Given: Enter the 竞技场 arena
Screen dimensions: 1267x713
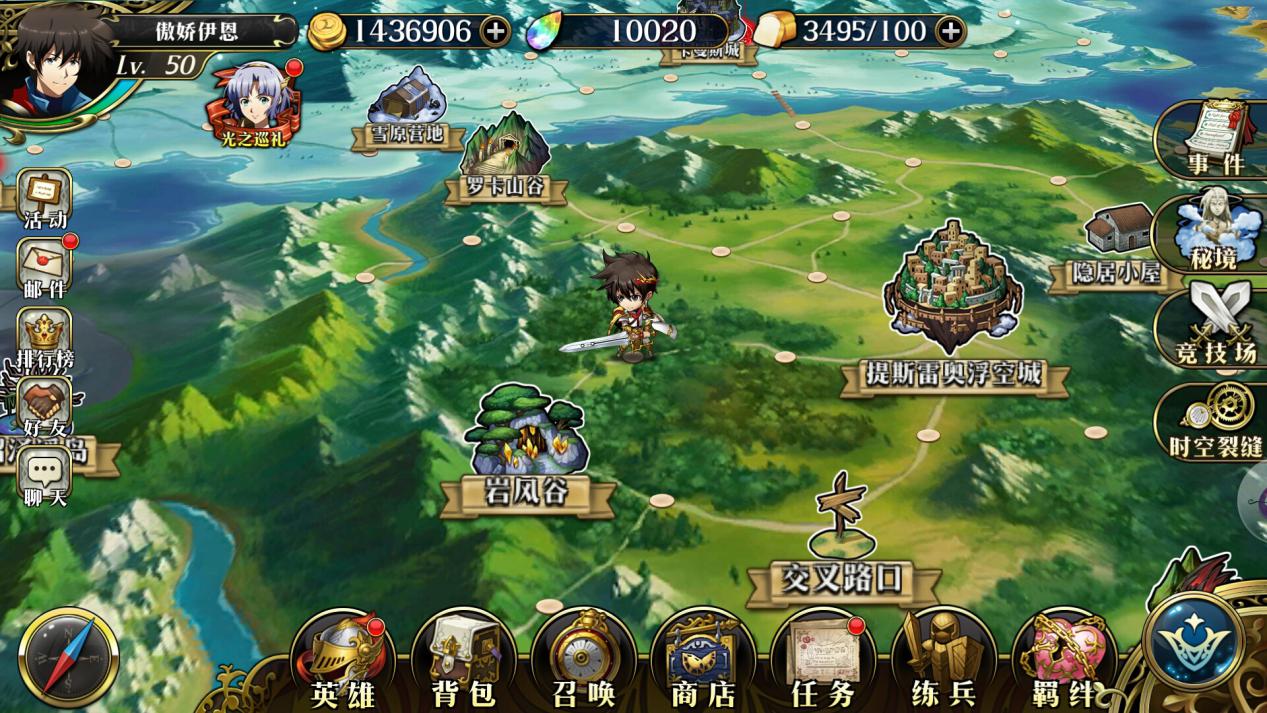Looking at the screenshot, I should [1215, 322].
